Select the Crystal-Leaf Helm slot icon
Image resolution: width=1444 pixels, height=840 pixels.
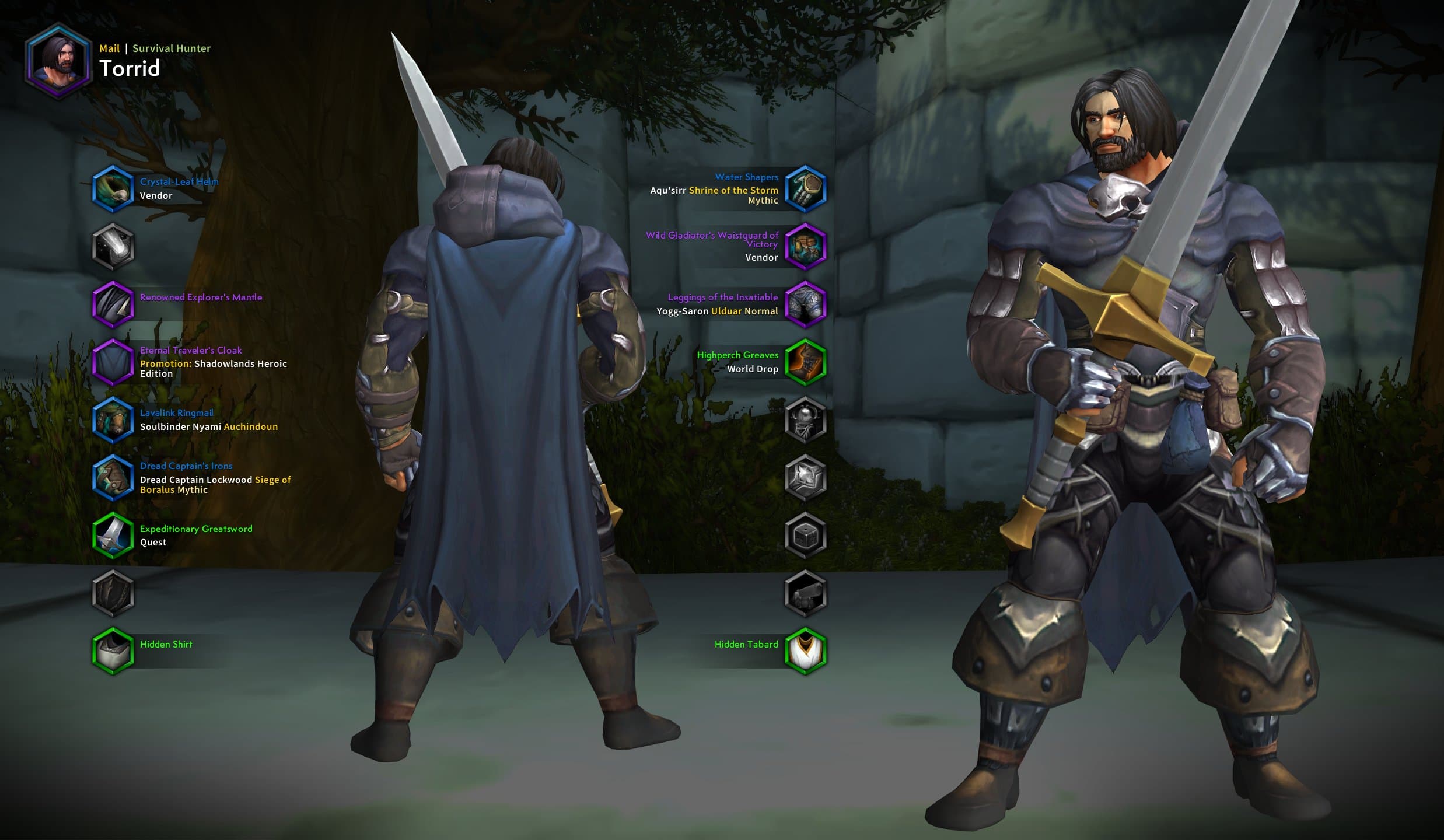click(x=114, y=190)
